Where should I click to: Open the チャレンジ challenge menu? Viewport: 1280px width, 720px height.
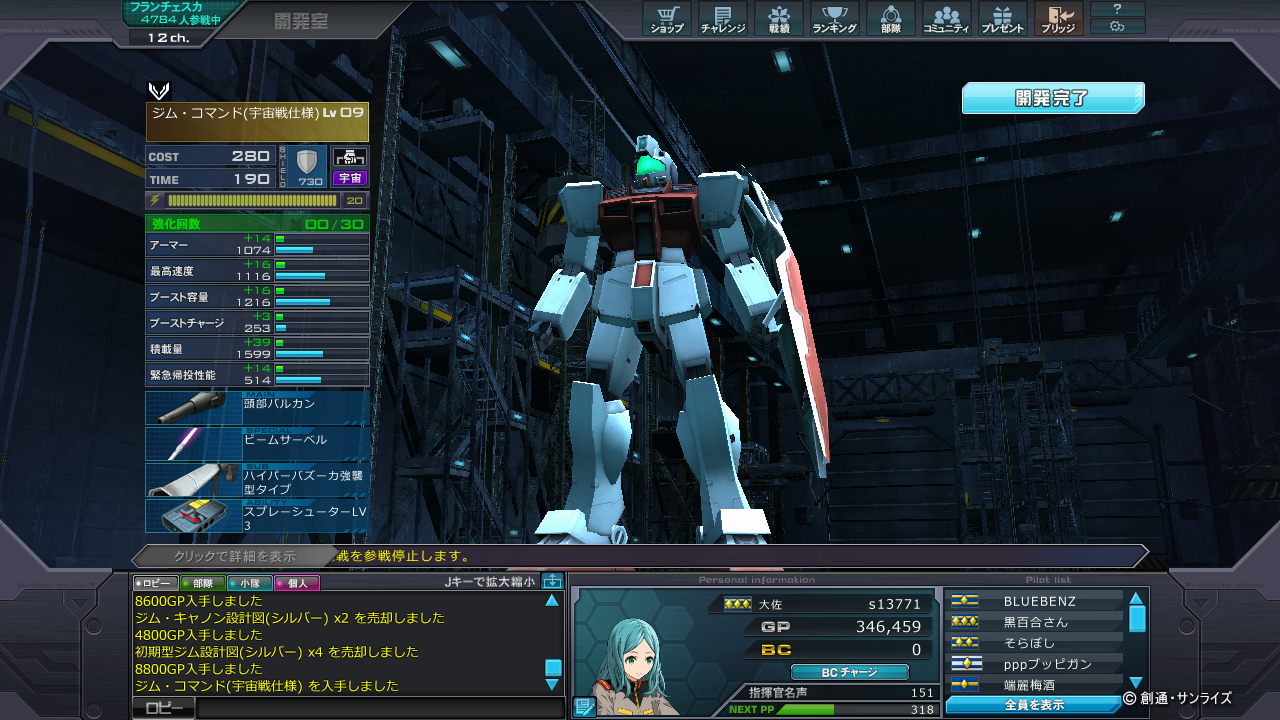tap(723, 19)
